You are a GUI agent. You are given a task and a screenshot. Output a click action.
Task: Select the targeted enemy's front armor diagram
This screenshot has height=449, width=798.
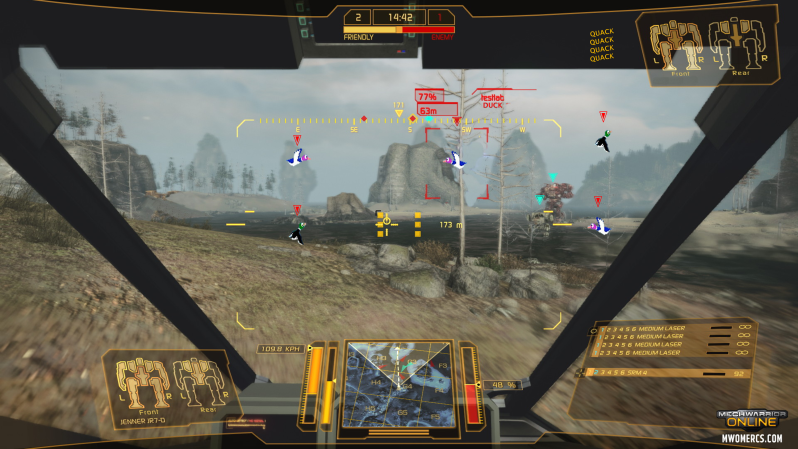click(675, 45)
